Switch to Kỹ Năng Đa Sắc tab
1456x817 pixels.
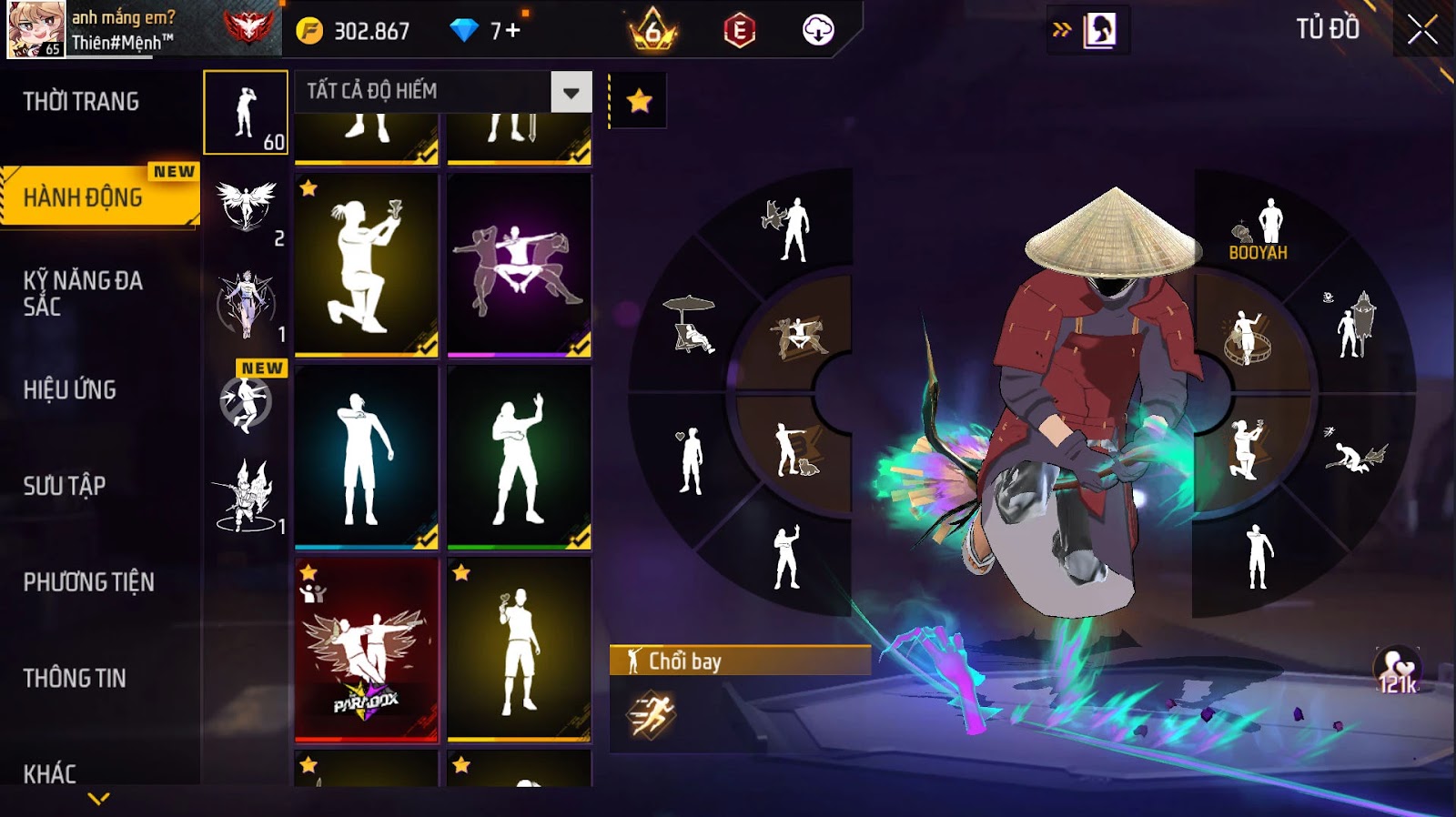coord(83,293)
